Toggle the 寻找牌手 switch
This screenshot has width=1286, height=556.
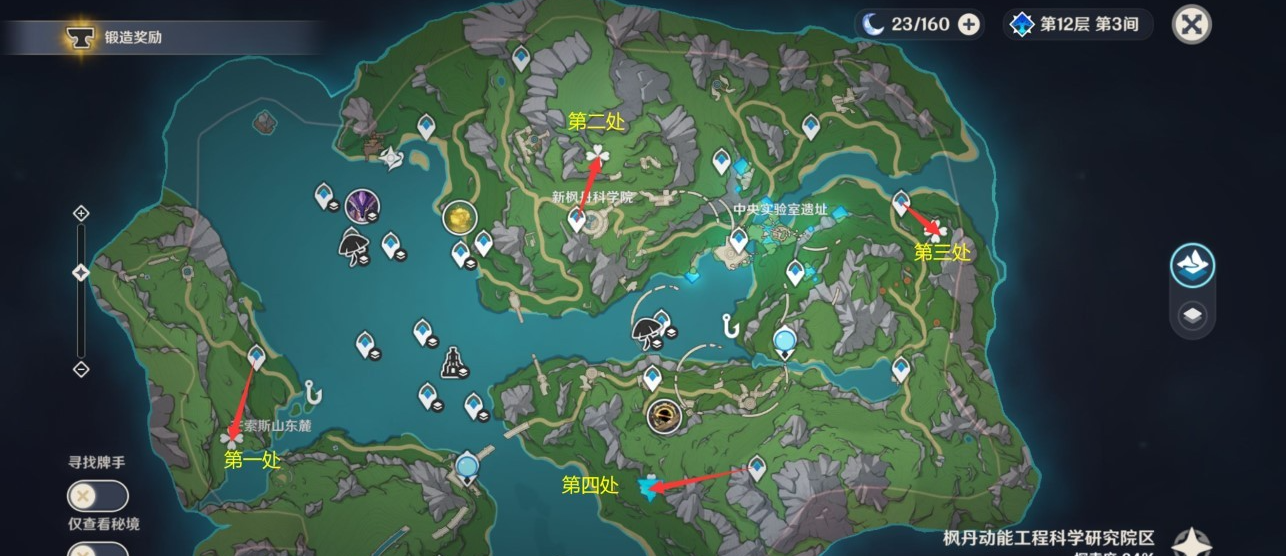point(97,495)
